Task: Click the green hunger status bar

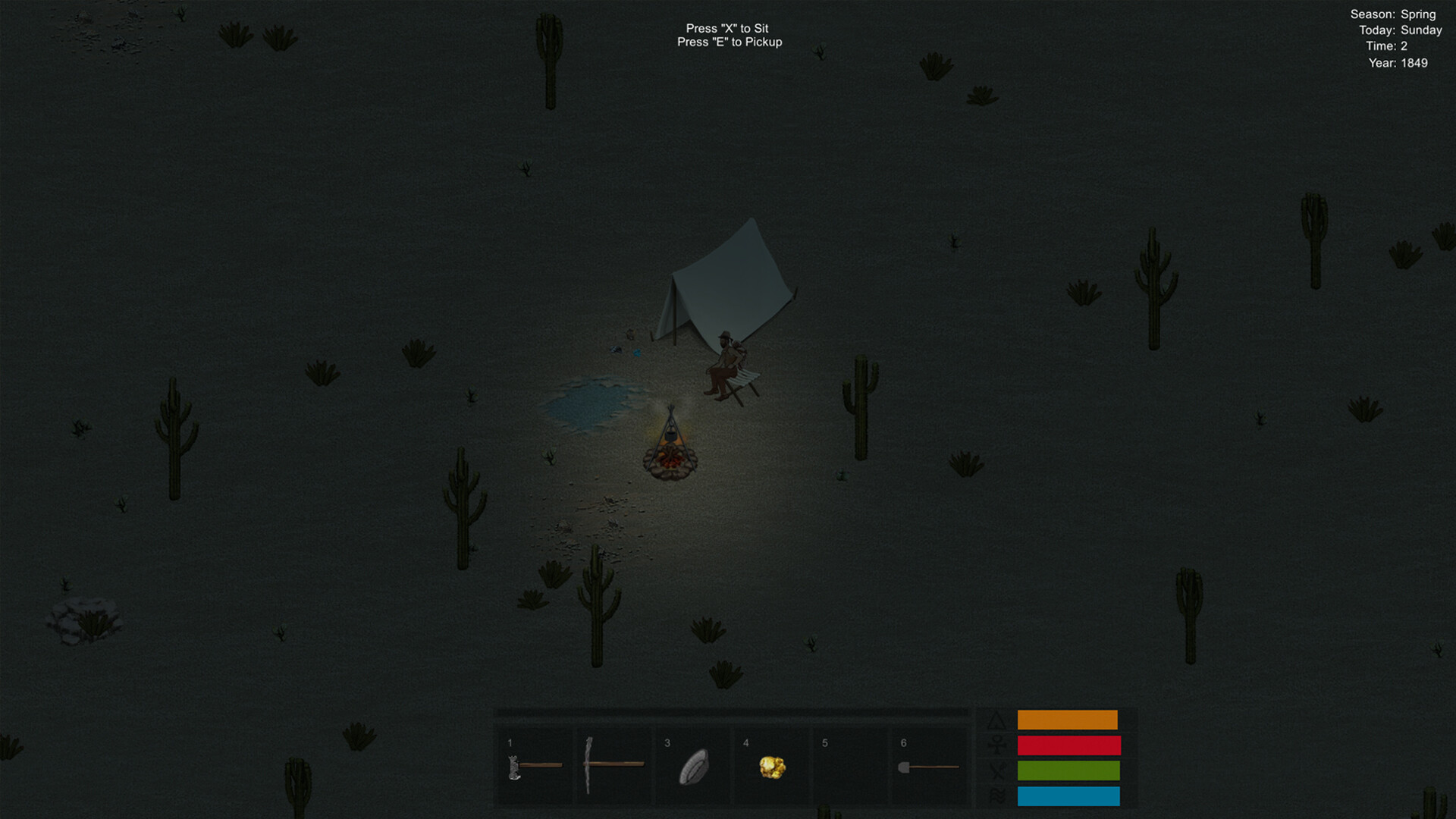Action: click(1068, 770)
